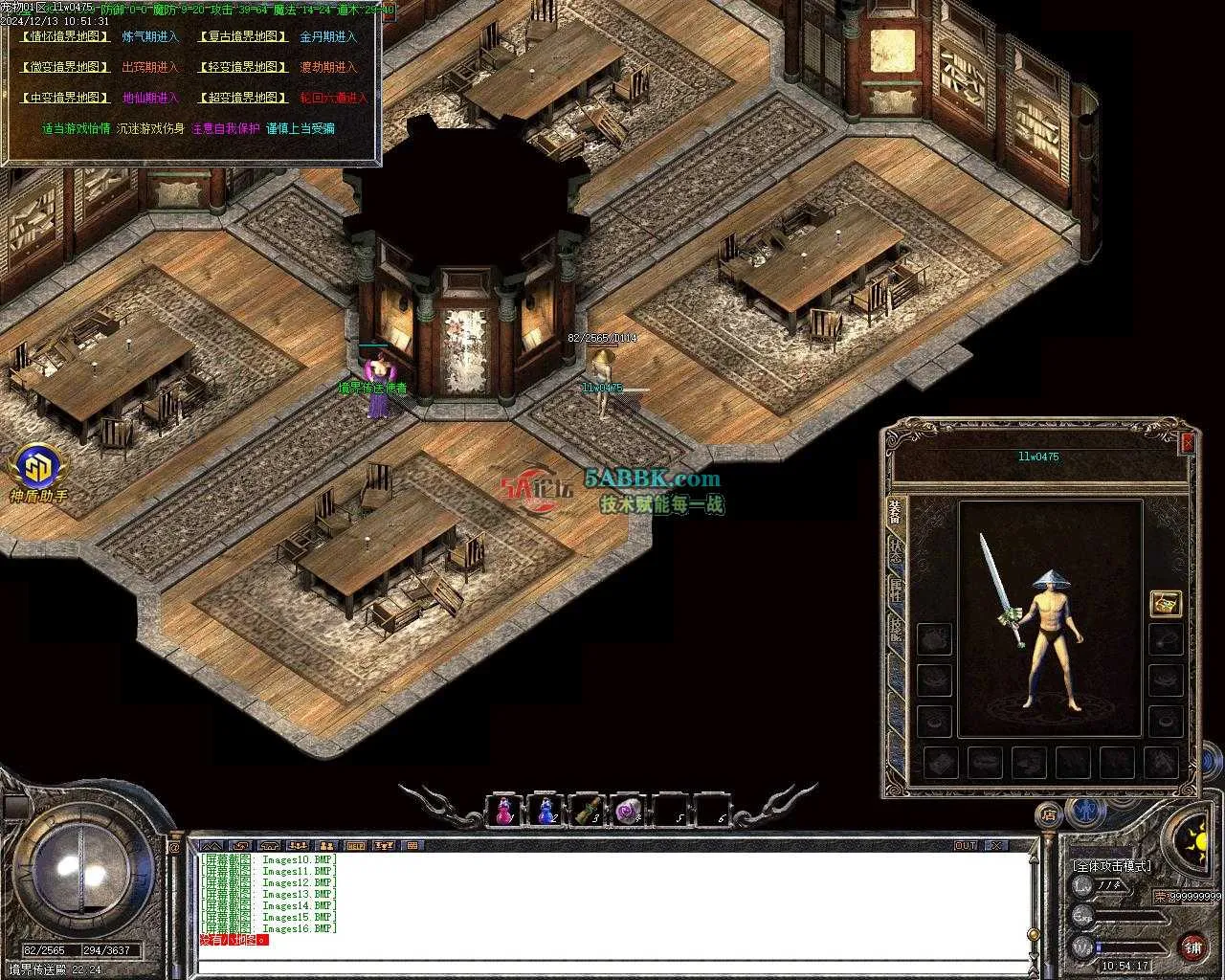Select the purple scroll hotbar slot
Screen dimensions: 1225x980
click(628, 811)
